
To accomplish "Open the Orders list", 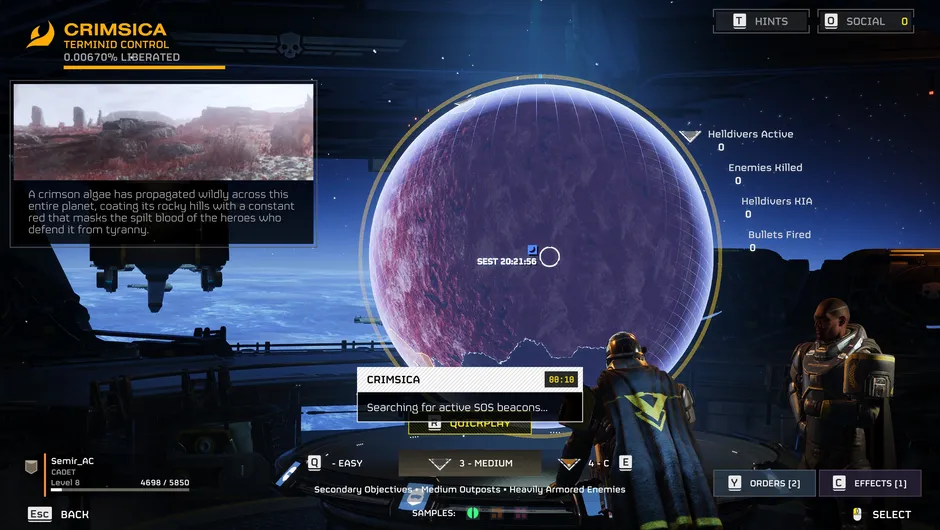I will (765, 484).
